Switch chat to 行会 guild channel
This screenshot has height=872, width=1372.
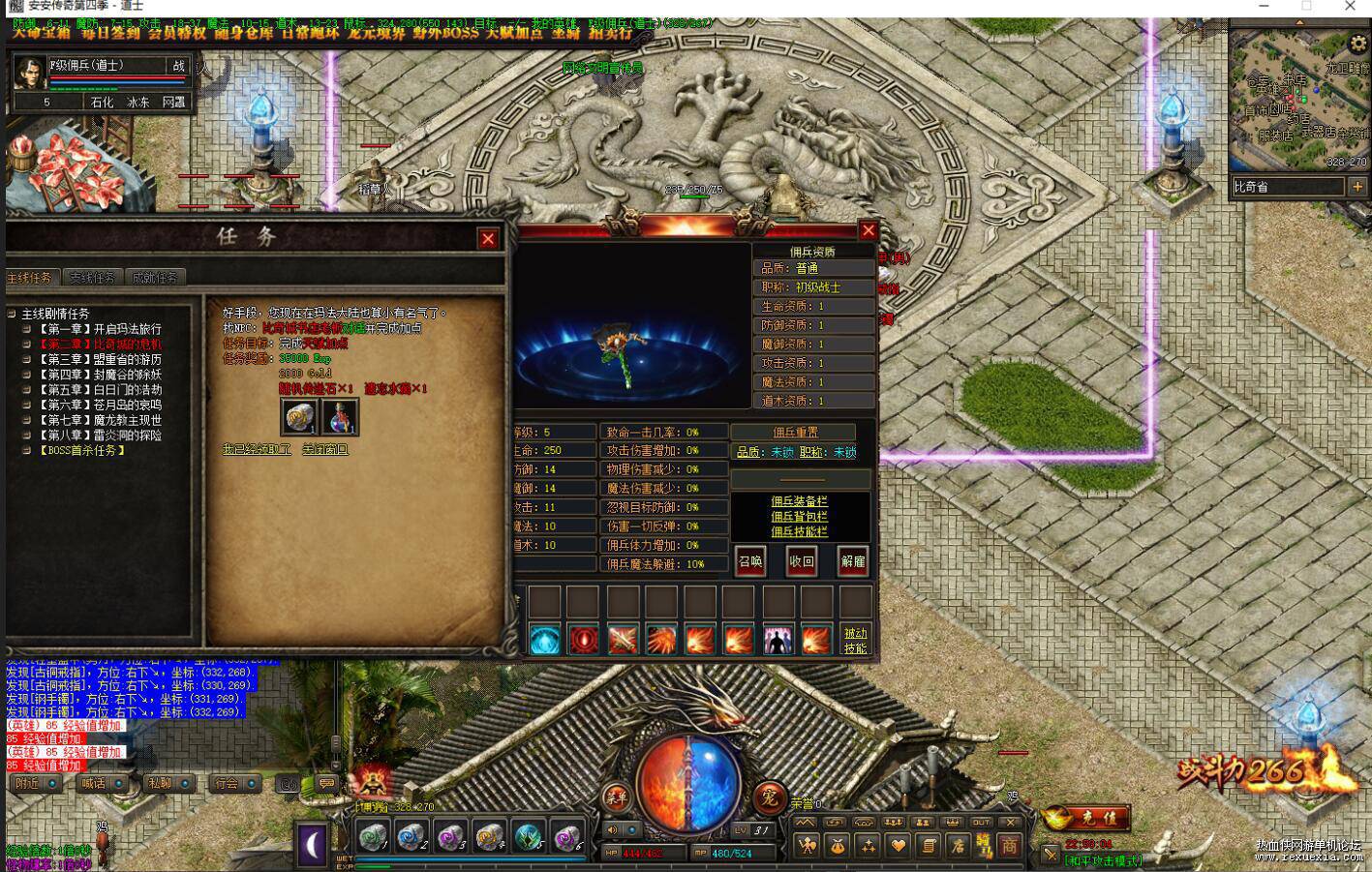click(x=227, y=783)
